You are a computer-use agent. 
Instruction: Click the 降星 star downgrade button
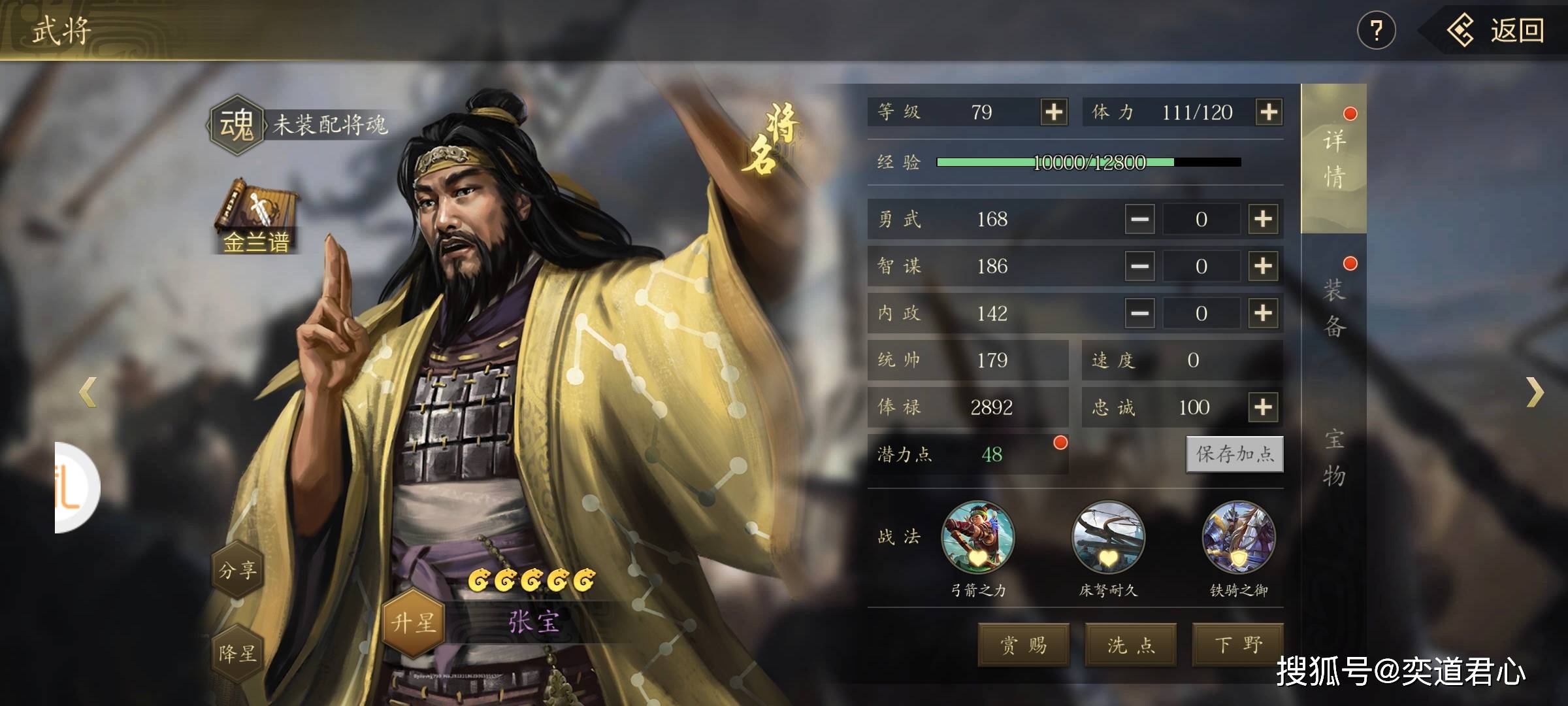(x=237, y=653)
